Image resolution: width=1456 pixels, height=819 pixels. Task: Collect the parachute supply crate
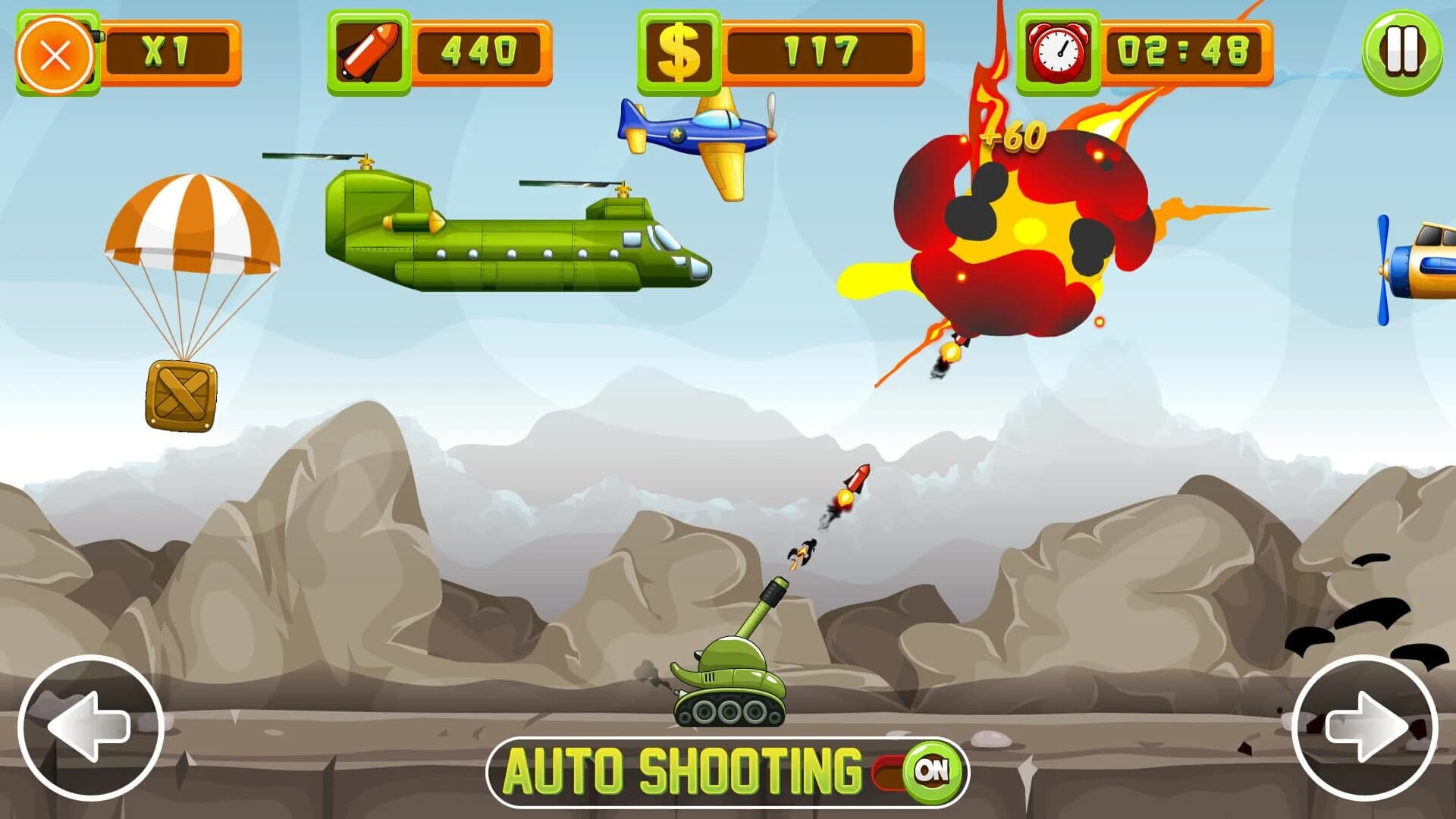click(180, 394)
